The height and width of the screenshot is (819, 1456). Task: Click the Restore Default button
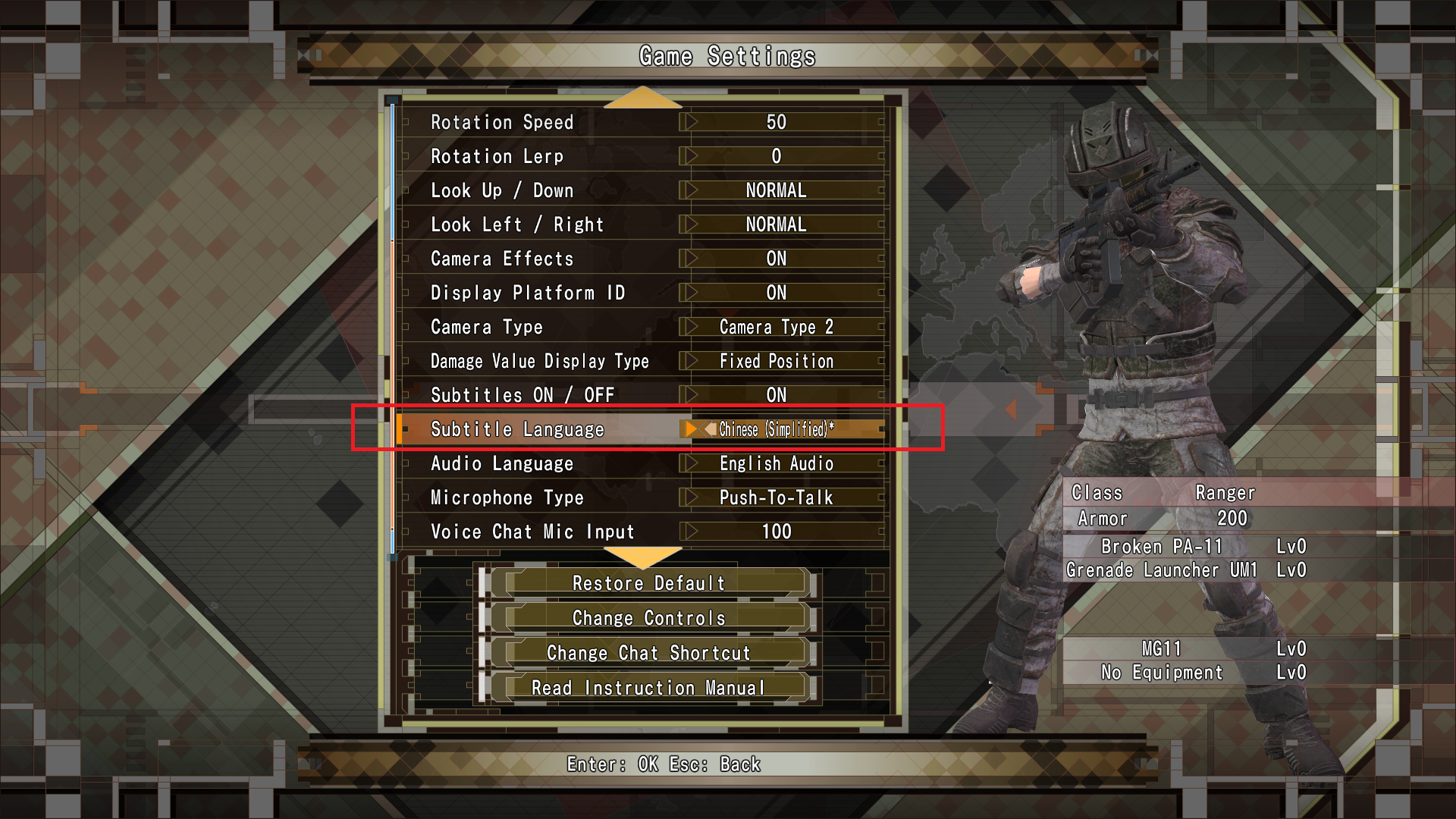point(648,583)
